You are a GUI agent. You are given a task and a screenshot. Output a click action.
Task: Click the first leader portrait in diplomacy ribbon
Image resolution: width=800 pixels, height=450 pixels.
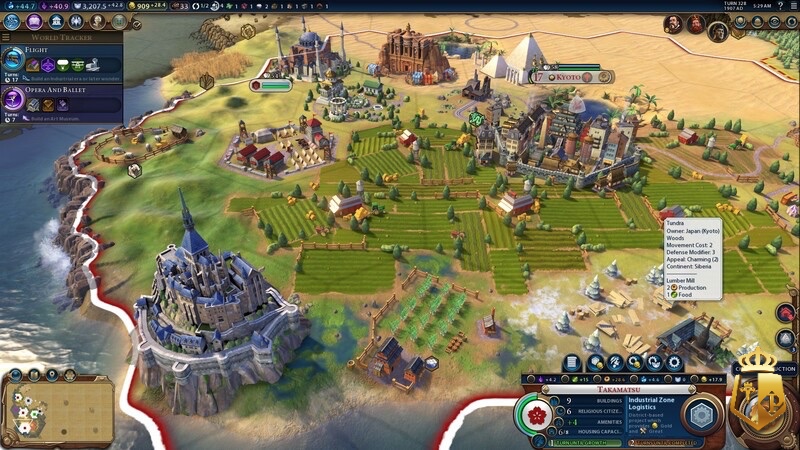670,23
